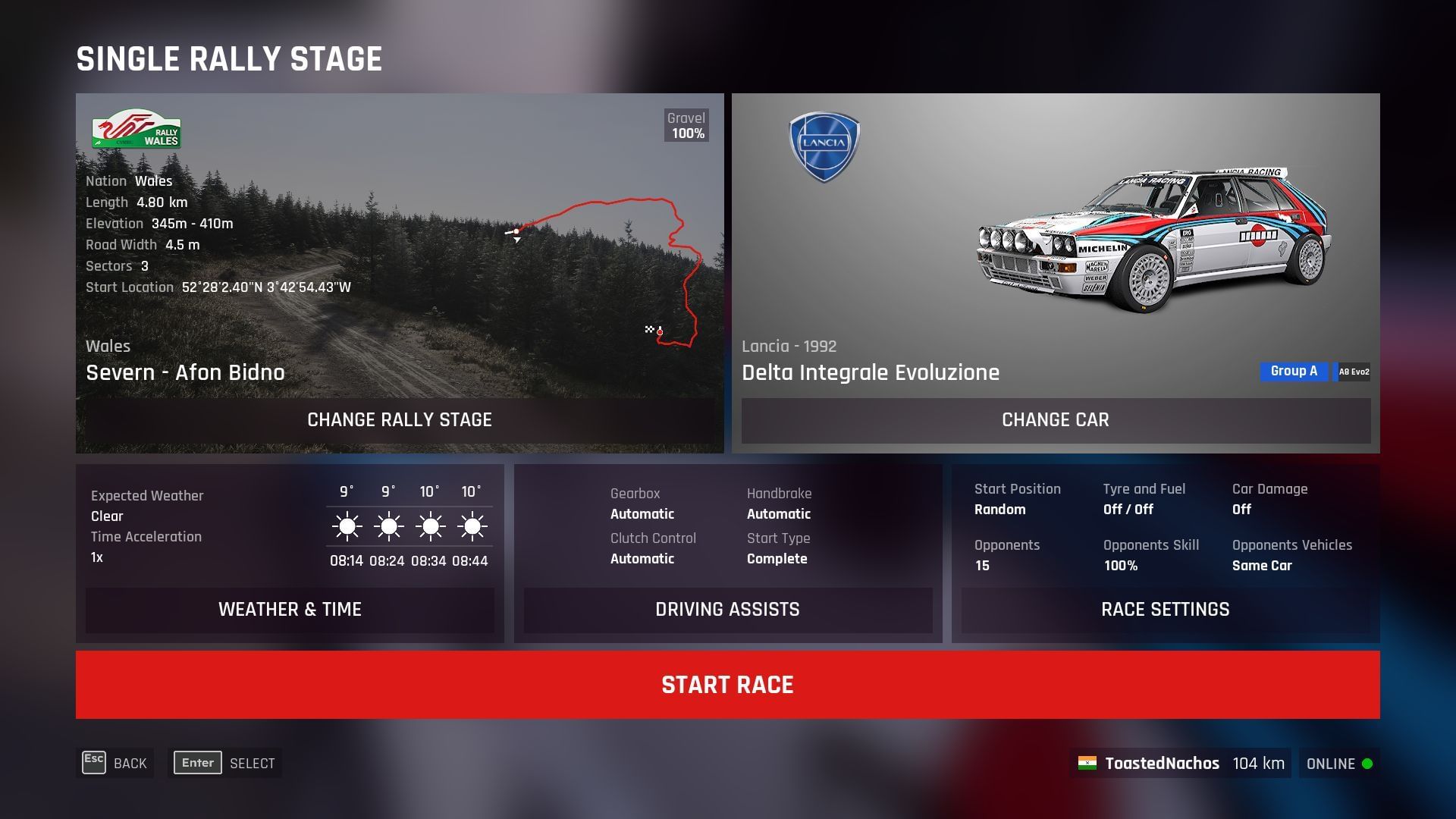Click CHANGE CAR to pick another vehicle

coord(1055,420)
